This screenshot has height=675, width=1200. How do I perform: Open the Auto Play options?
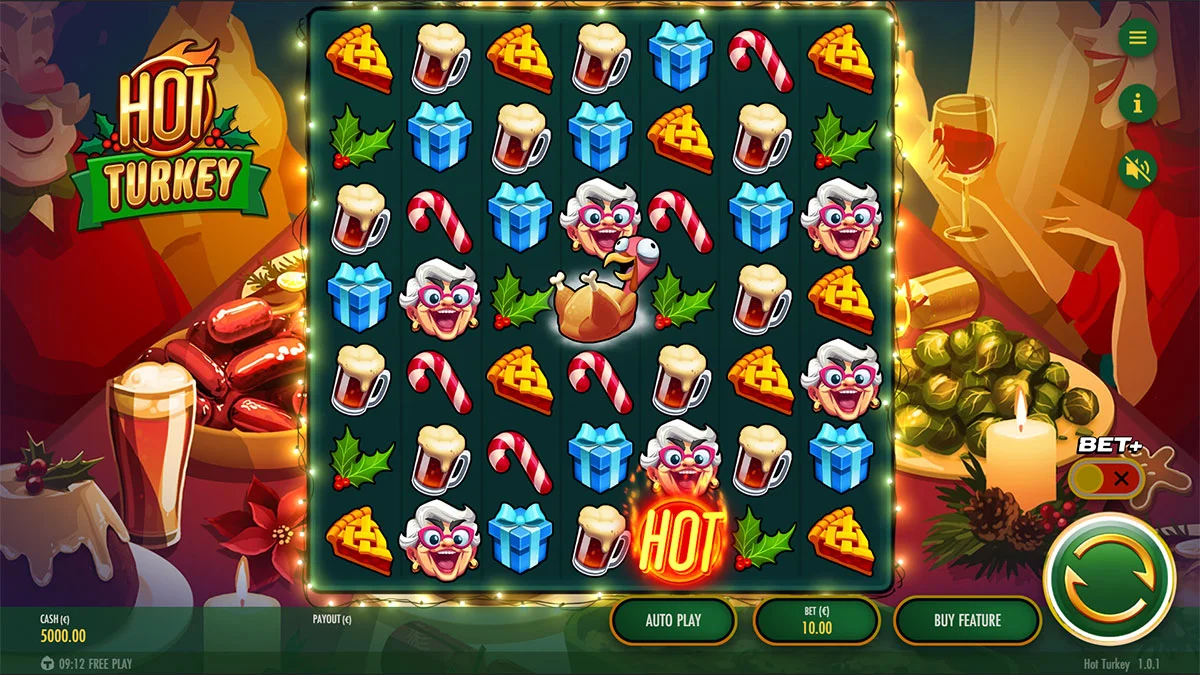coord(673,620)
